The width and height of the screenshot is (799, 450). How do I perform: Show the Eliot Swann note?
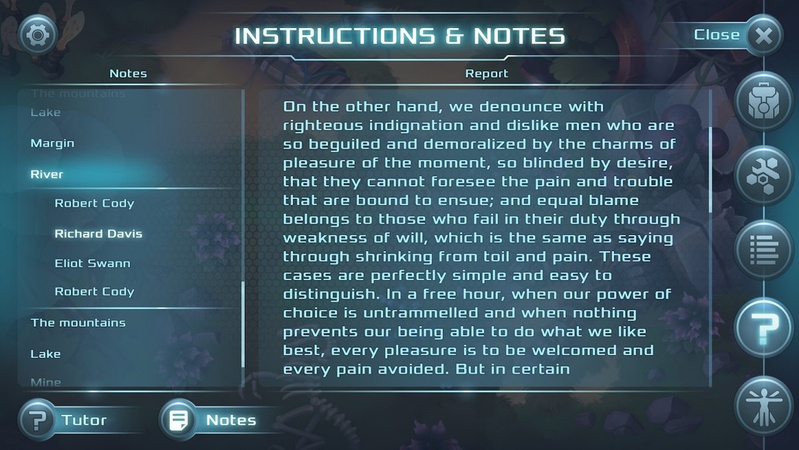pyautogui.click(x=93, y=263)
